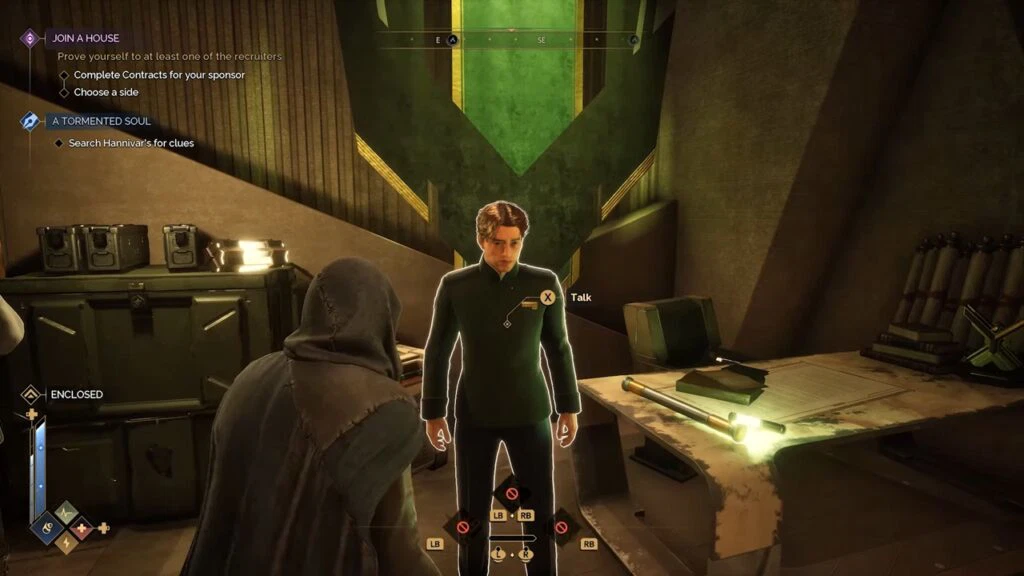Click the compass bar heading strip
Viewport: 1024px width, 576px height.
510,40
